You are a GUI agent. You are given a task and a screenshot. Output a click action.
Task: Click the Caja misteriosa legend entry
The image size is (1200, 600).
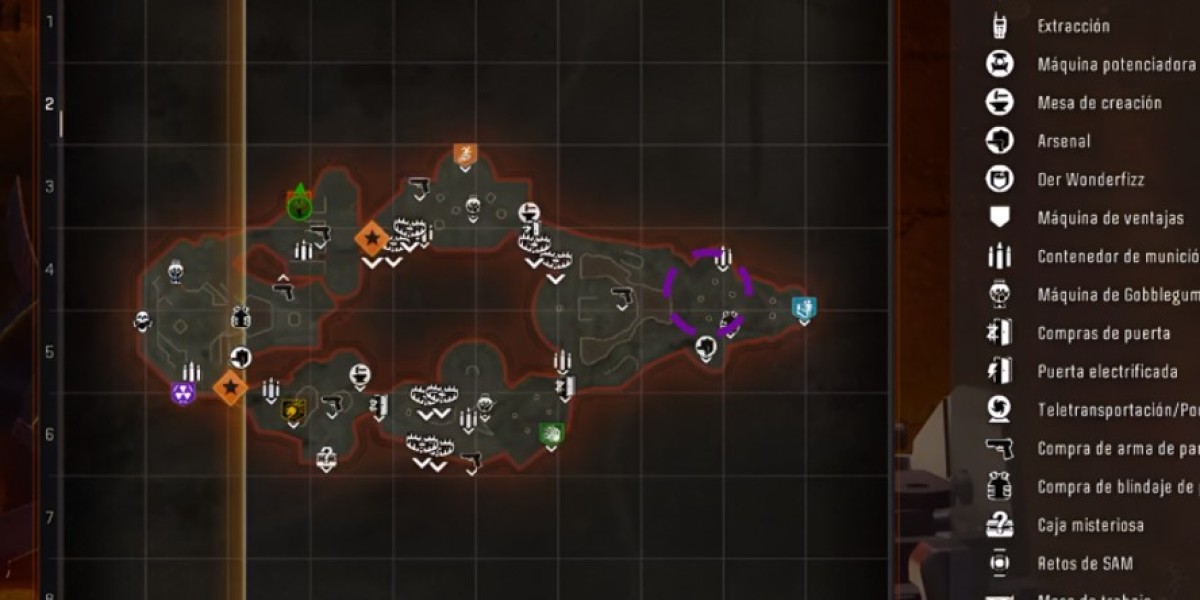[x=1090, y=525]
